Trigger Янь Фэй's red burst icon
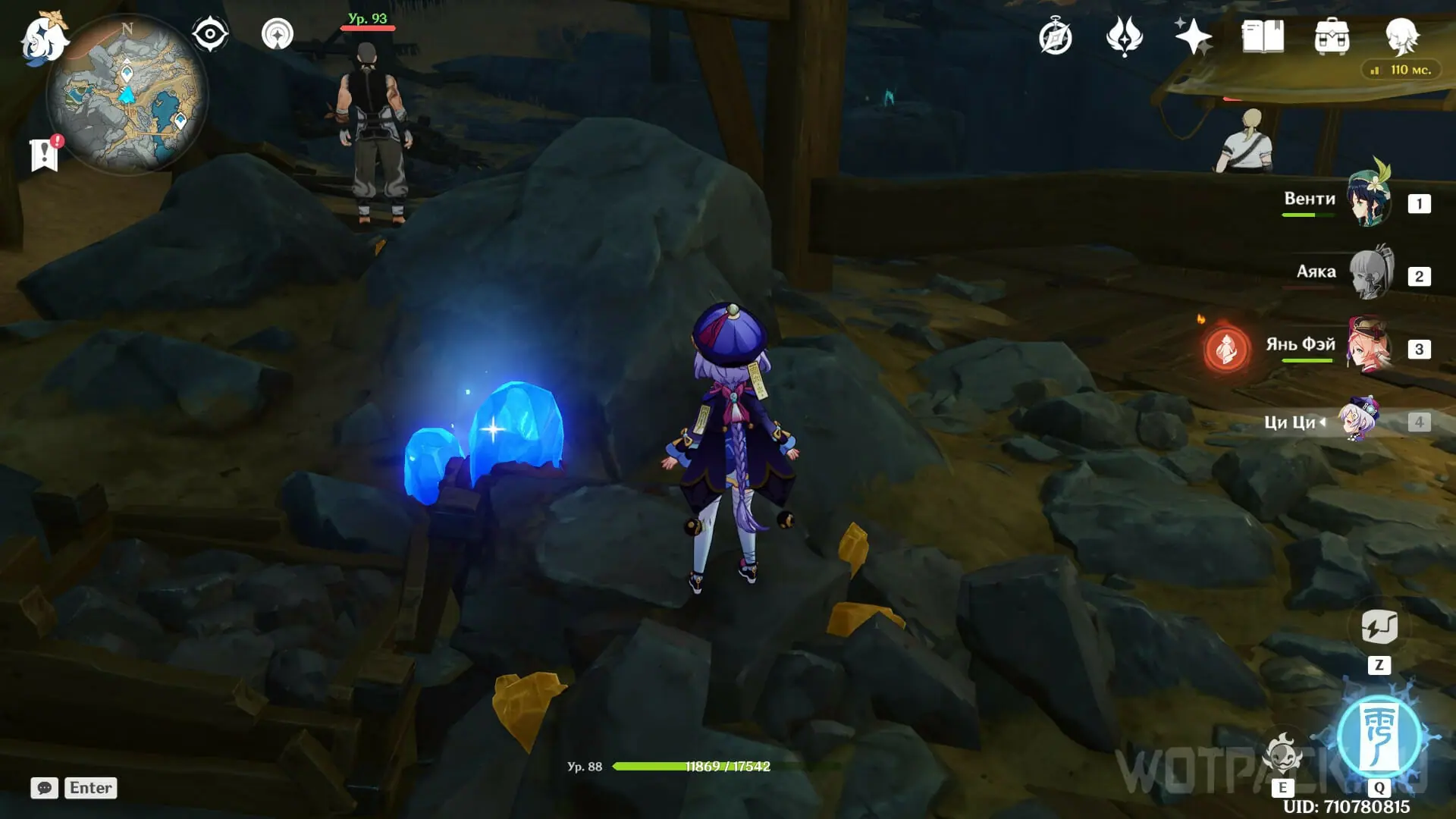The height and width of the screenshot is (819, 1456). click(x=1226, y=350)
